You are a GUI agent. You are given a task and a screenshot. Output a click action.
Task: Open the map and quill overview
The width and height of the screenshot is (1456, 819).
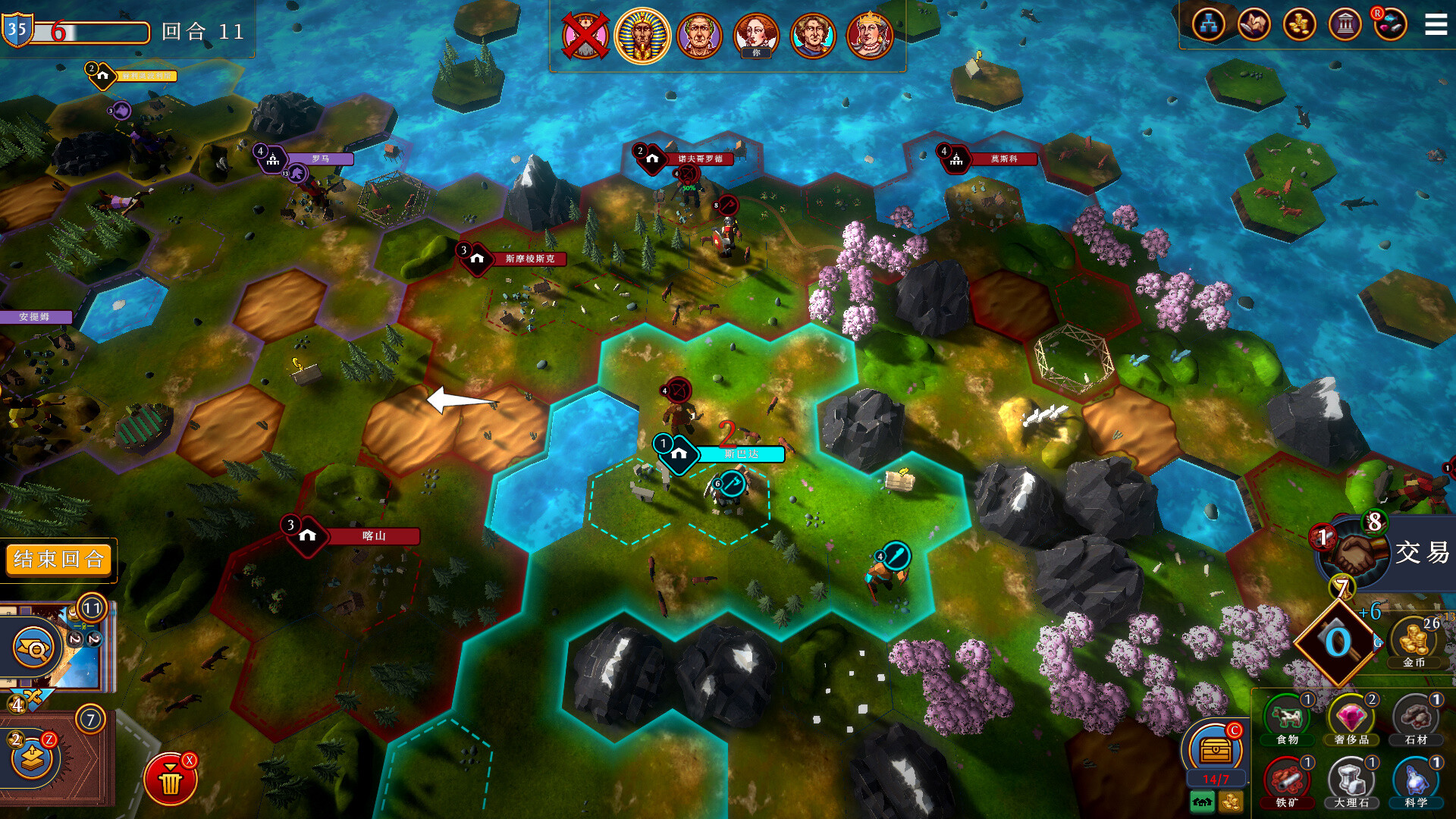[x=1254, y=25]
